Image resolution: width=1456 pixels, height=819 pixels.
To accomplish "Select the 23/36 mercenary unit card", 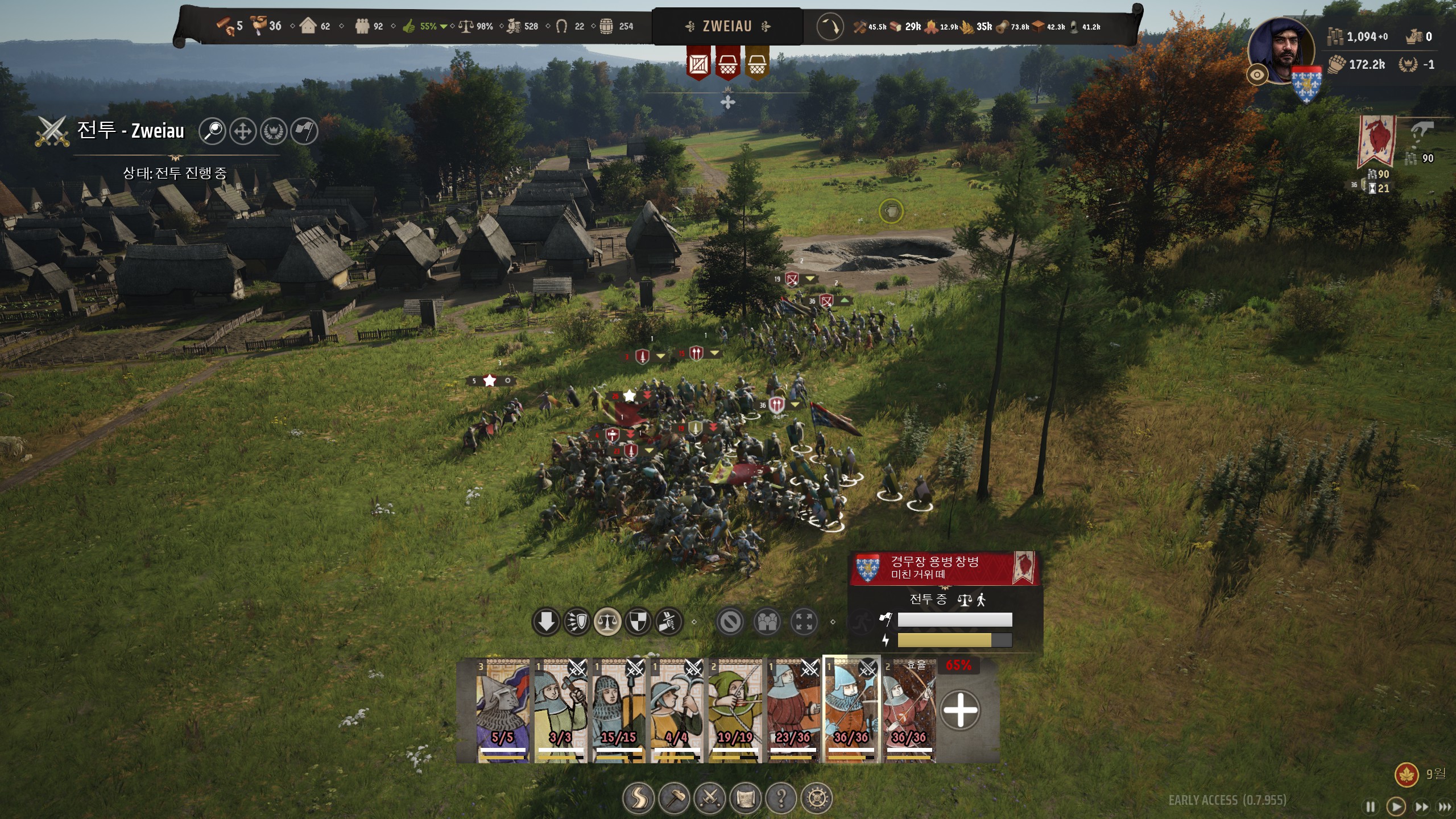I will (793, 711).
